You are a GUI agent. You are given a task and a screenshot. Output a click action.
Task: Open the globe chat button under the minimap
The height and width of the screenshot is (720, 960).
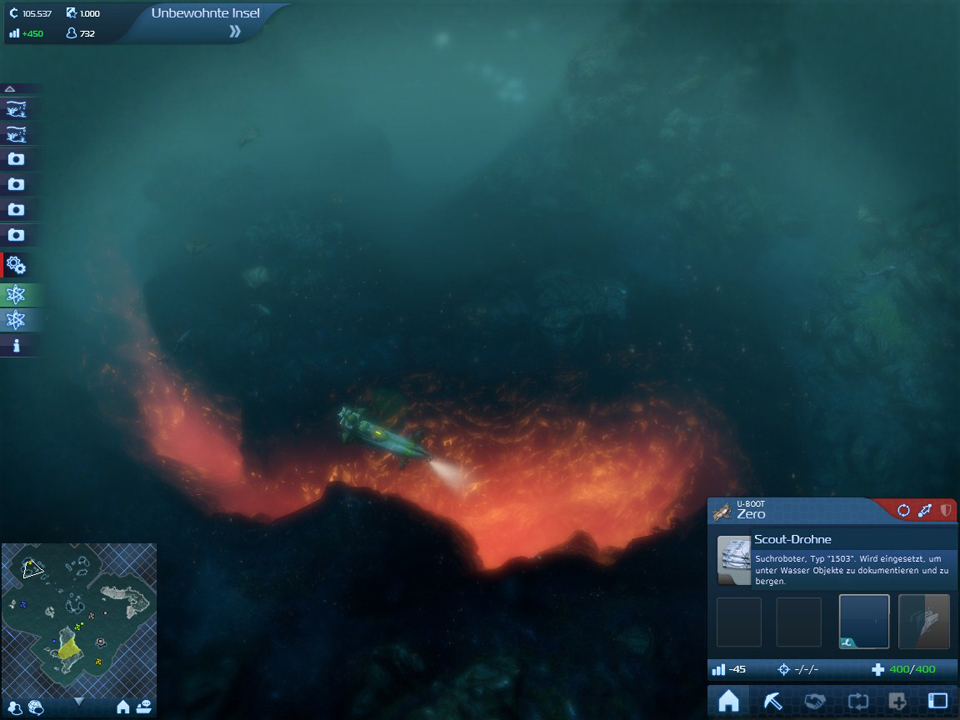click(37, 707)
